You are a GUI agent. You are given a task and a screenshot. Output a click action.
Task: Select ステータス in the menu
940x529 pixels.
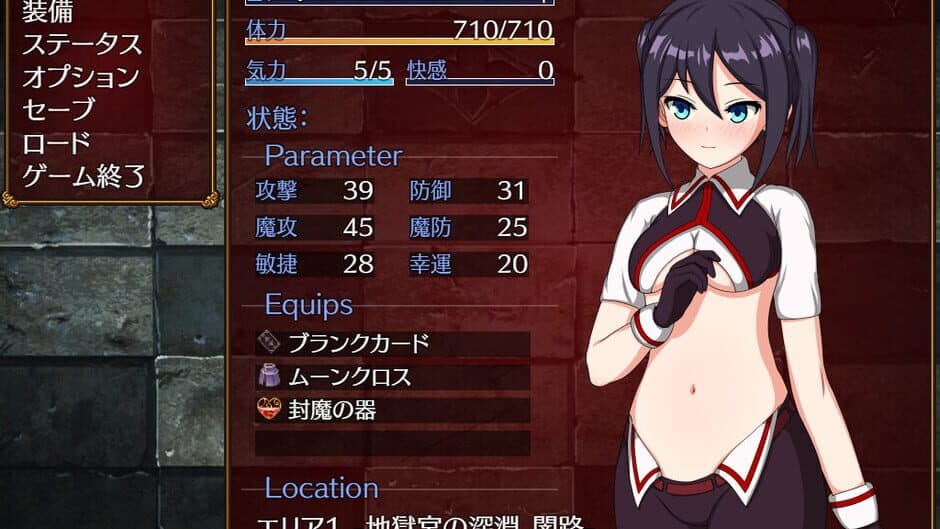point(82,45)
